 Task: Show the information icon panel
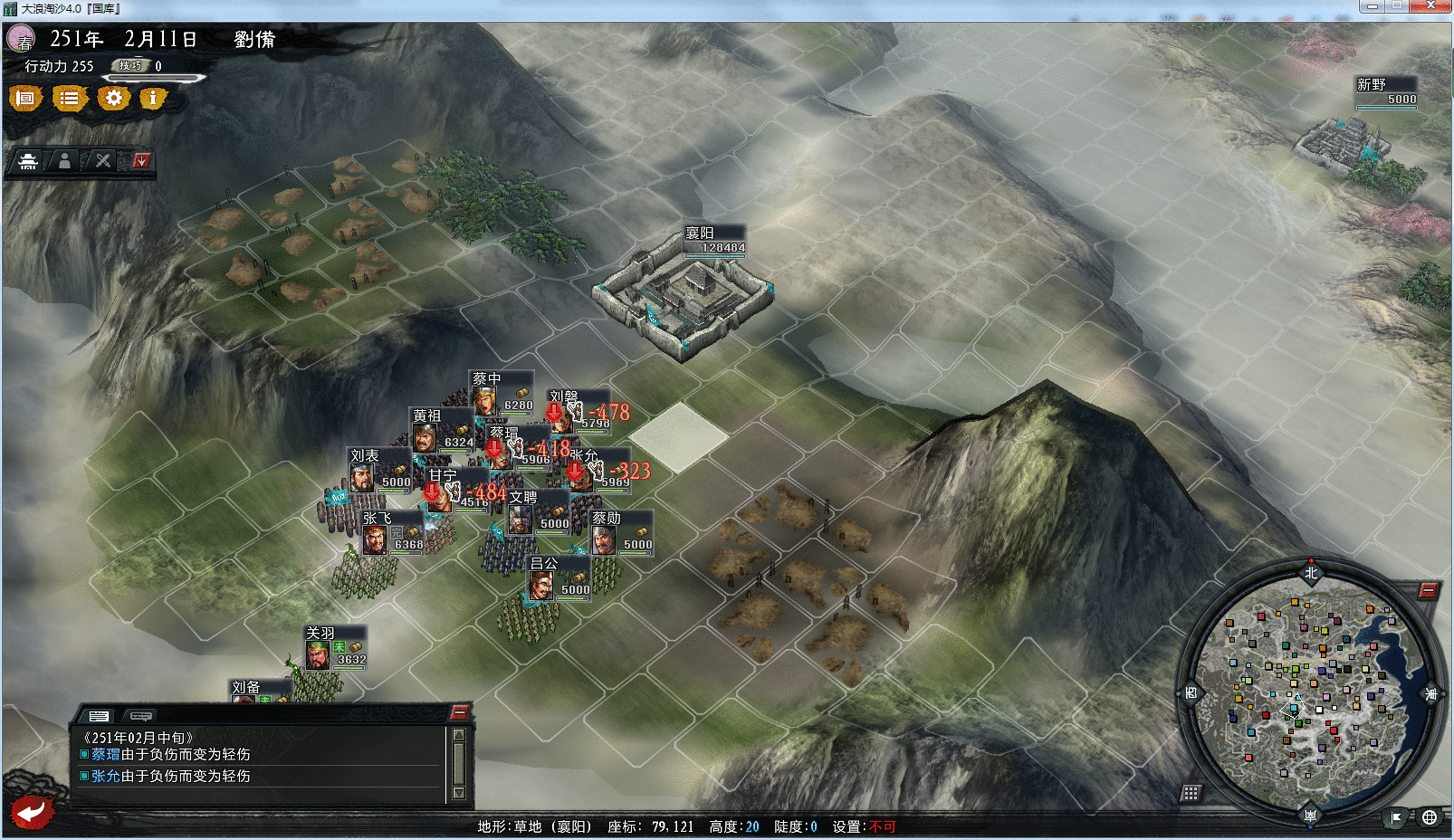click(153, 98)
